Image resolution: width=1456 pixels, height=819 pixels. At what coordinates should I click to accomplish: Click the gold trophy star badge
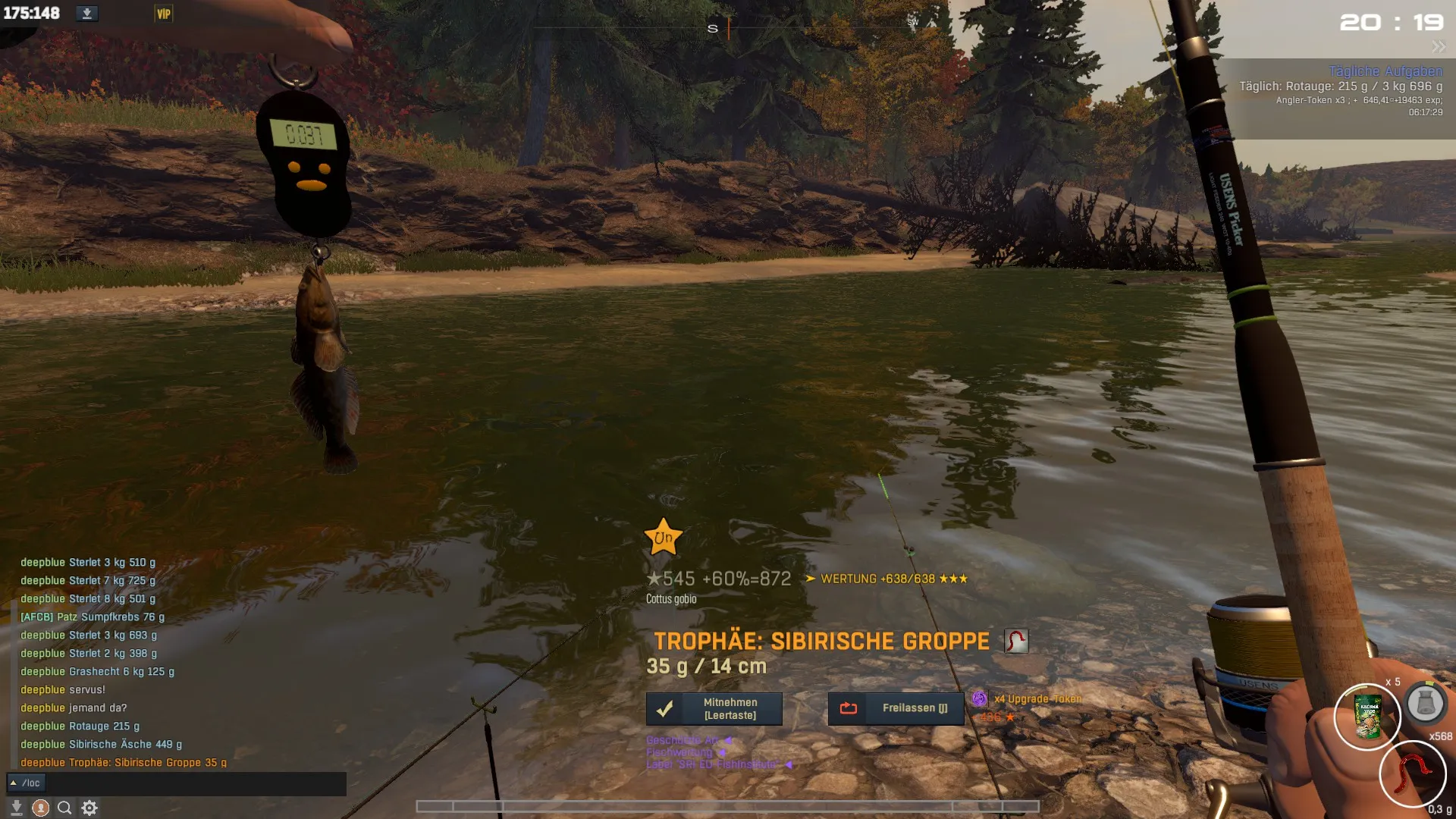tap(663, 538)
